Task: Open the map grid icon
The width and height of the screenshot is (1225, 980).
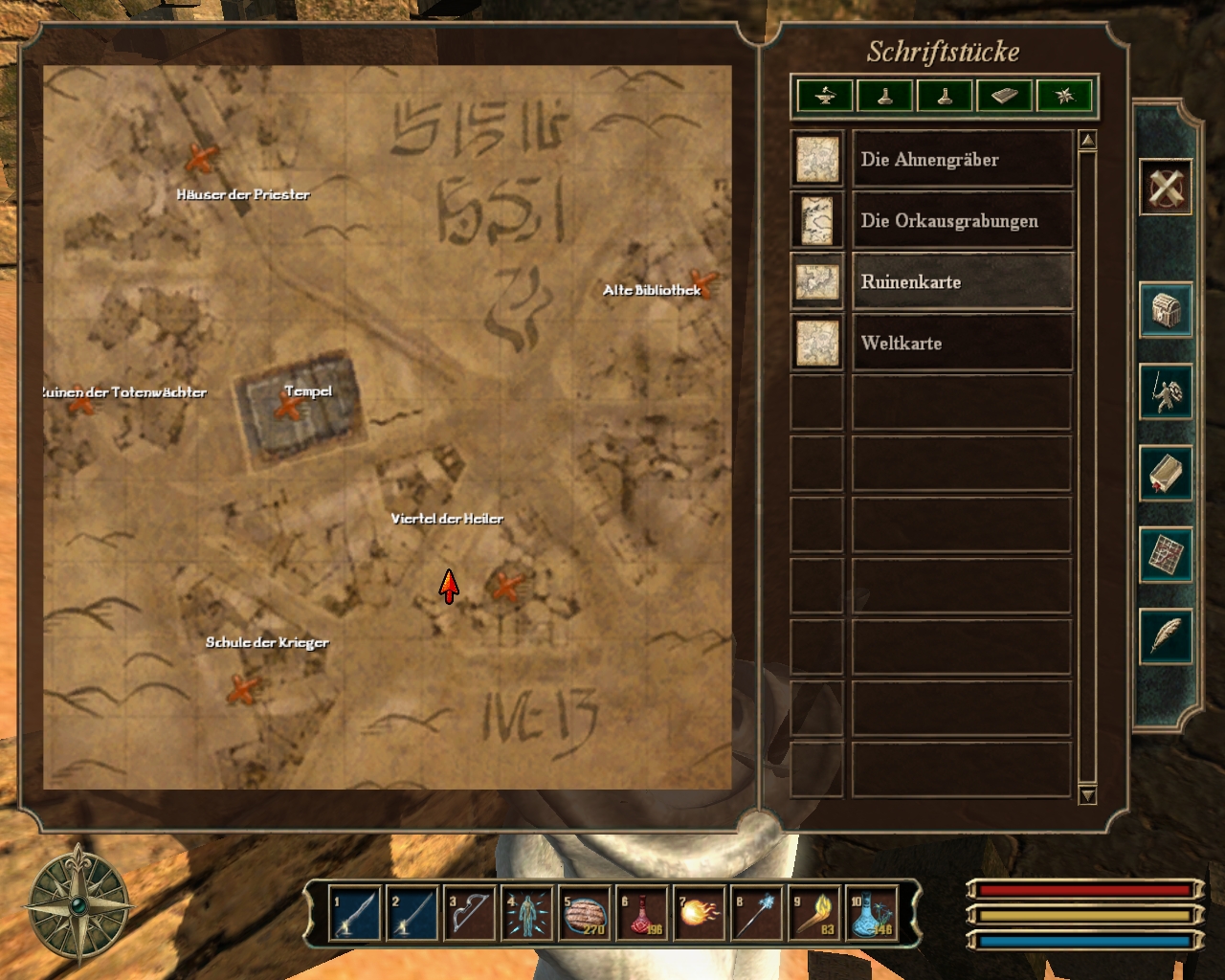Action: click(x=1166, y=554)
